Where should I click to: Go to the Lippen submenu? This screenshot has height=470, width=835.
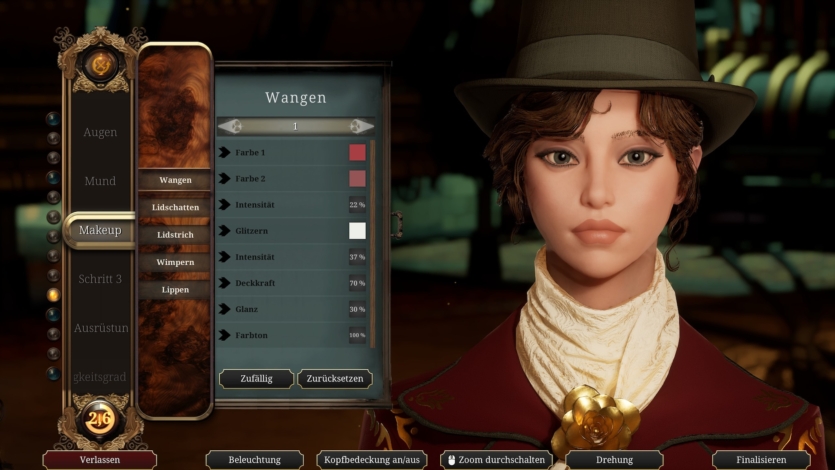click(x=175, y=290)
